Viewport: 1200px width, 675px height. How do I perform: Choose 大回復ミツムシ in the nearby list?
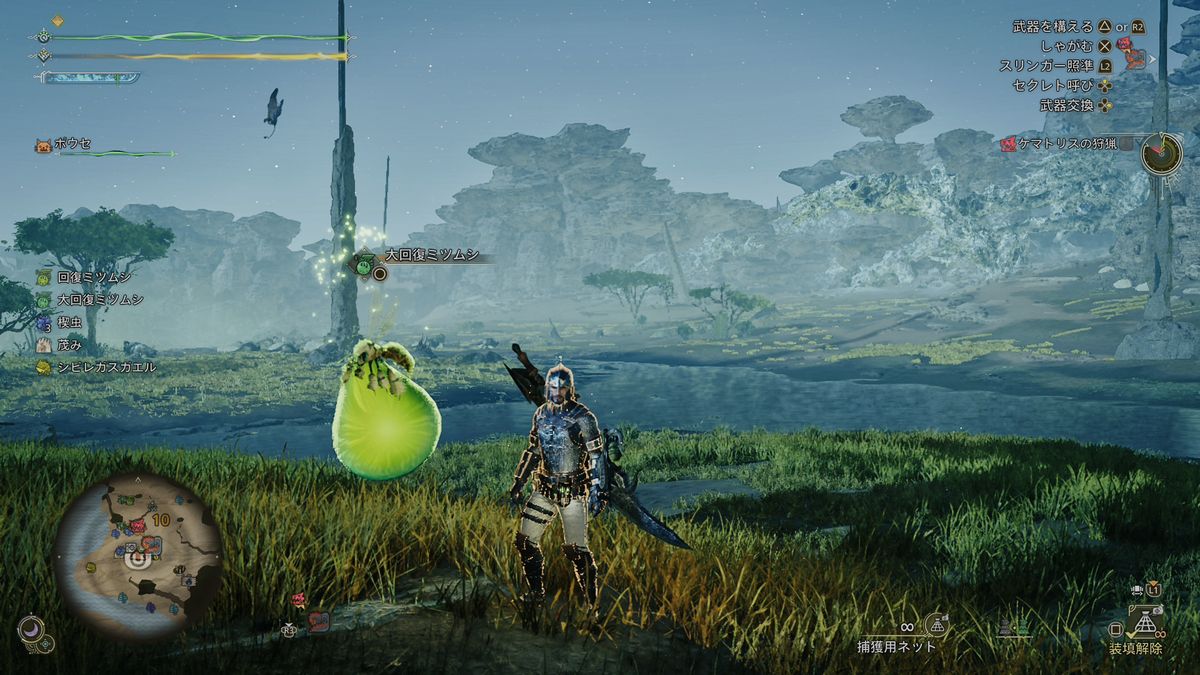tap(99, 299)
